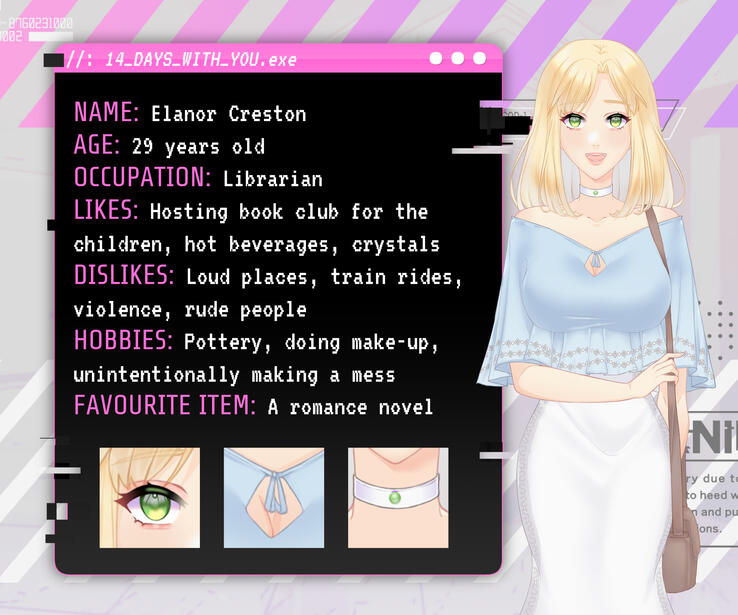
Task: View the white choker close-up thumbnail
Action: pyautogui.click(x=398, y=497)
